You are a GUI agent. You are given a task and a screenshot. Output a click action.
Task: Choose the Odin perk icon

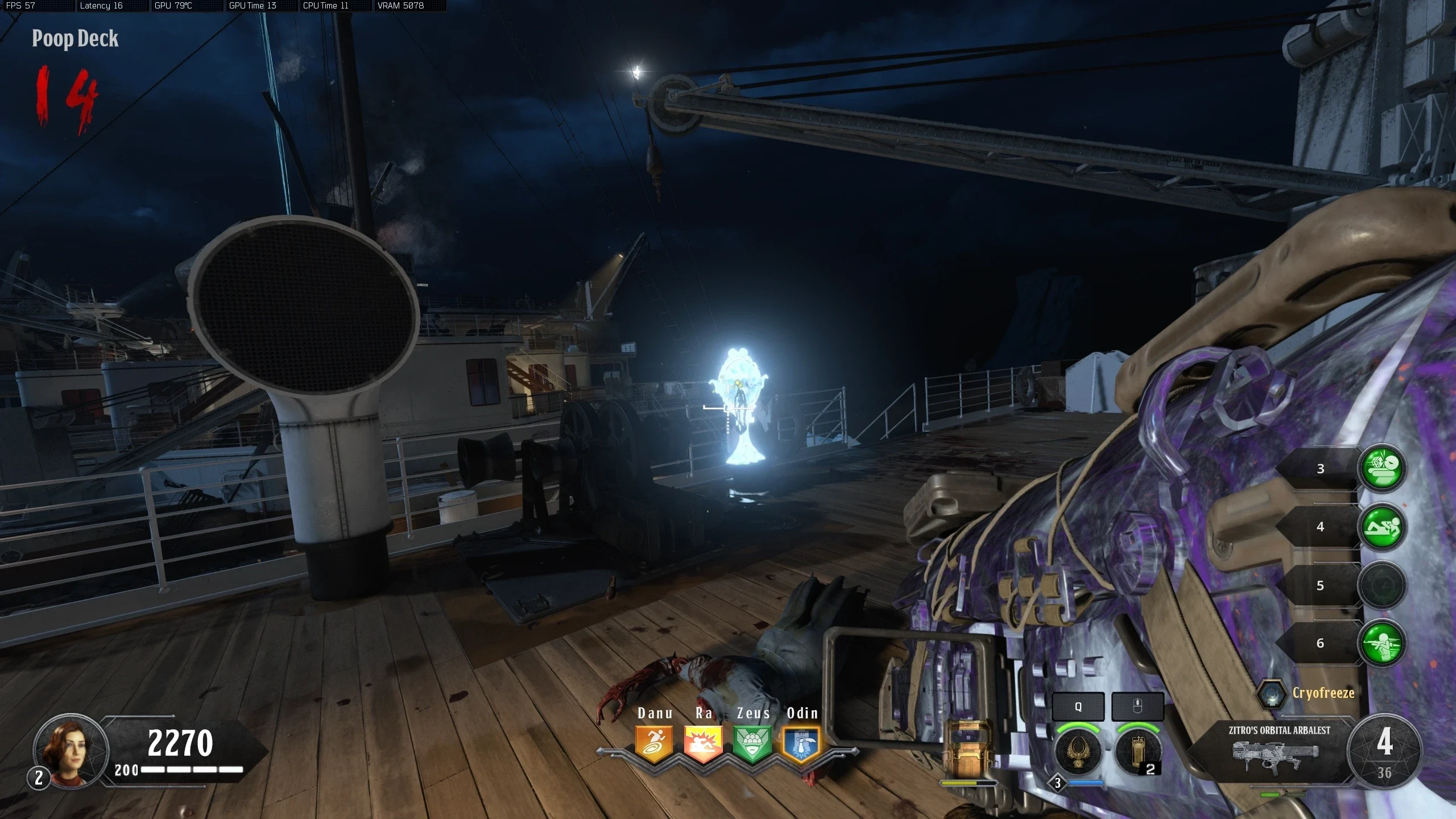tap(801, 743)
